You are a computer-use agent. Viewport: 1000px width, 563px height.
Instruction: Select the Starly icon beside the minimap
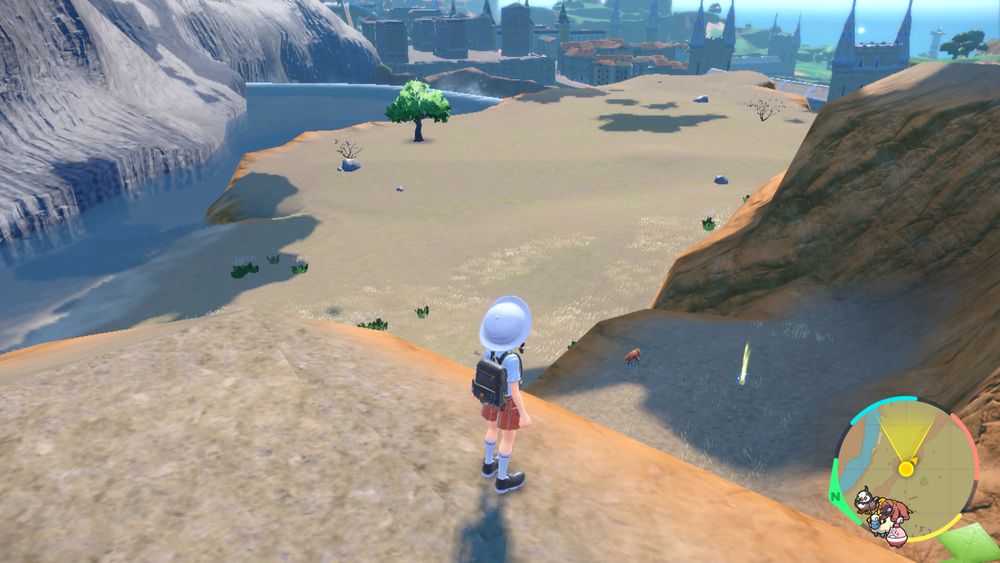coord(866,501)
